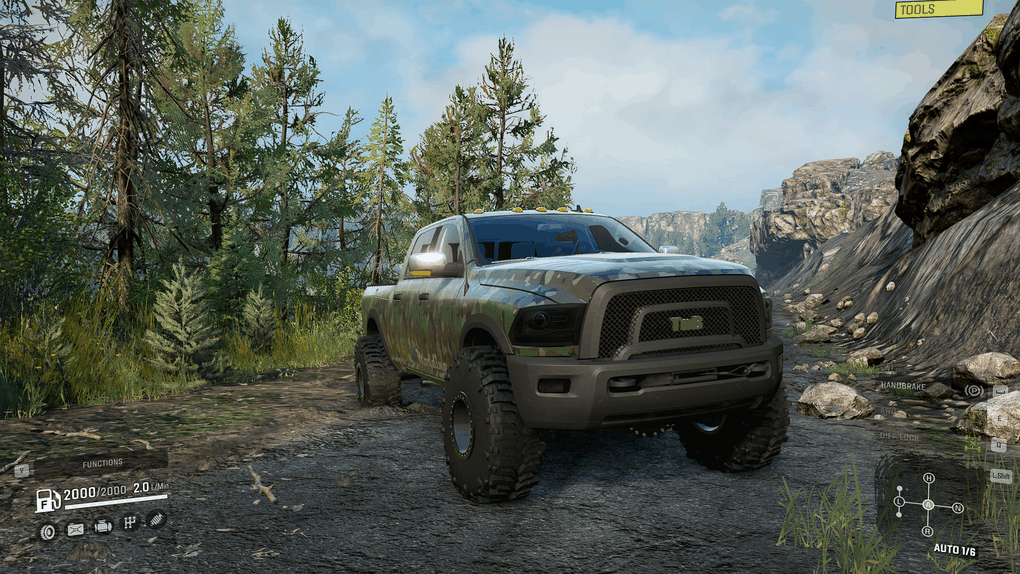
Task: Open the yellow Tools panel
Action: coord(938,9)
